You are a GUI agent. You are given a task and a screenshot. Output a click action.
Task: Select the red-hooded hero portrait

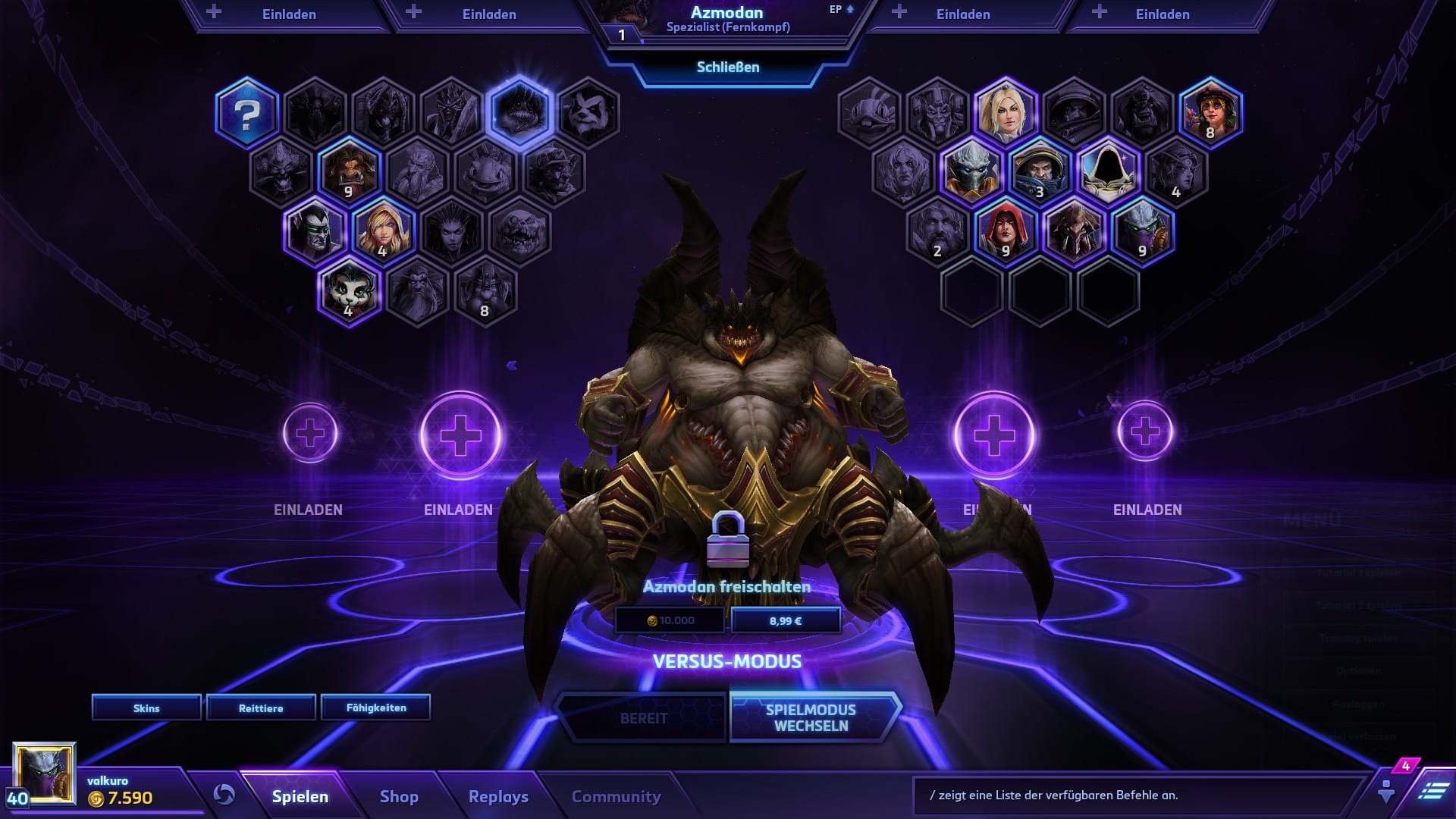[1006, 231]
